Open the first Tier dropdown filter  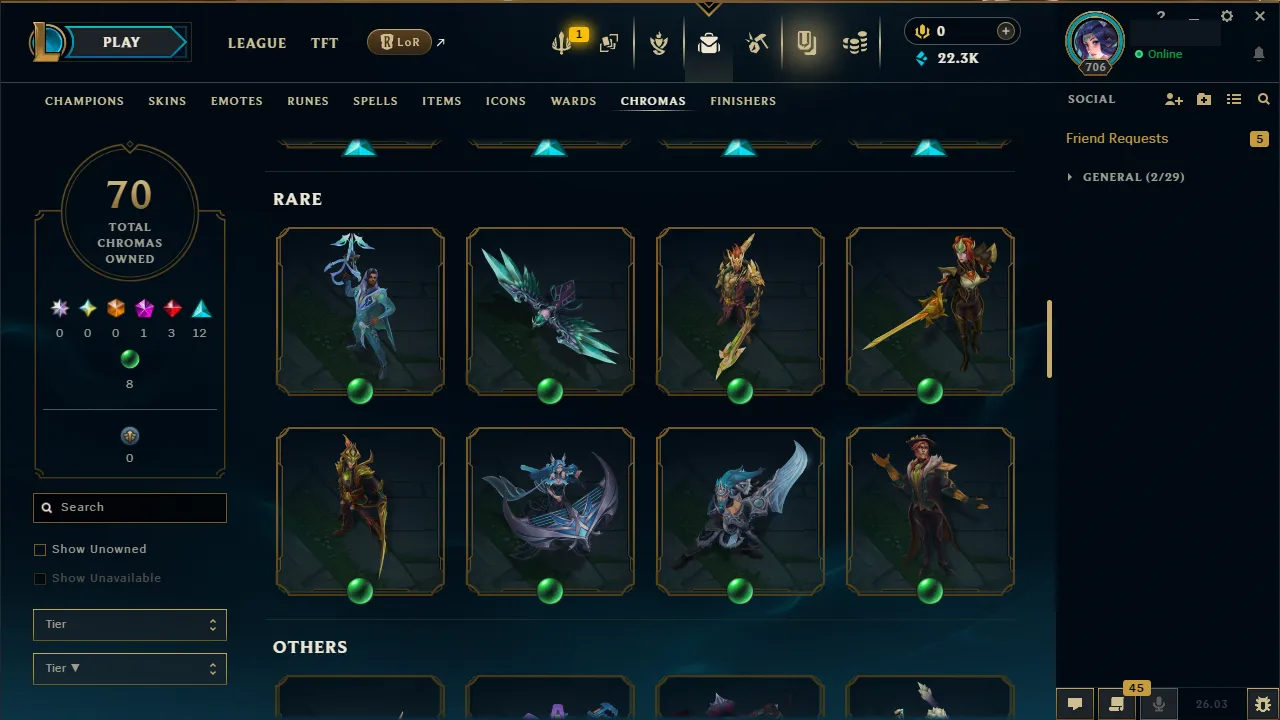(129, 624)
